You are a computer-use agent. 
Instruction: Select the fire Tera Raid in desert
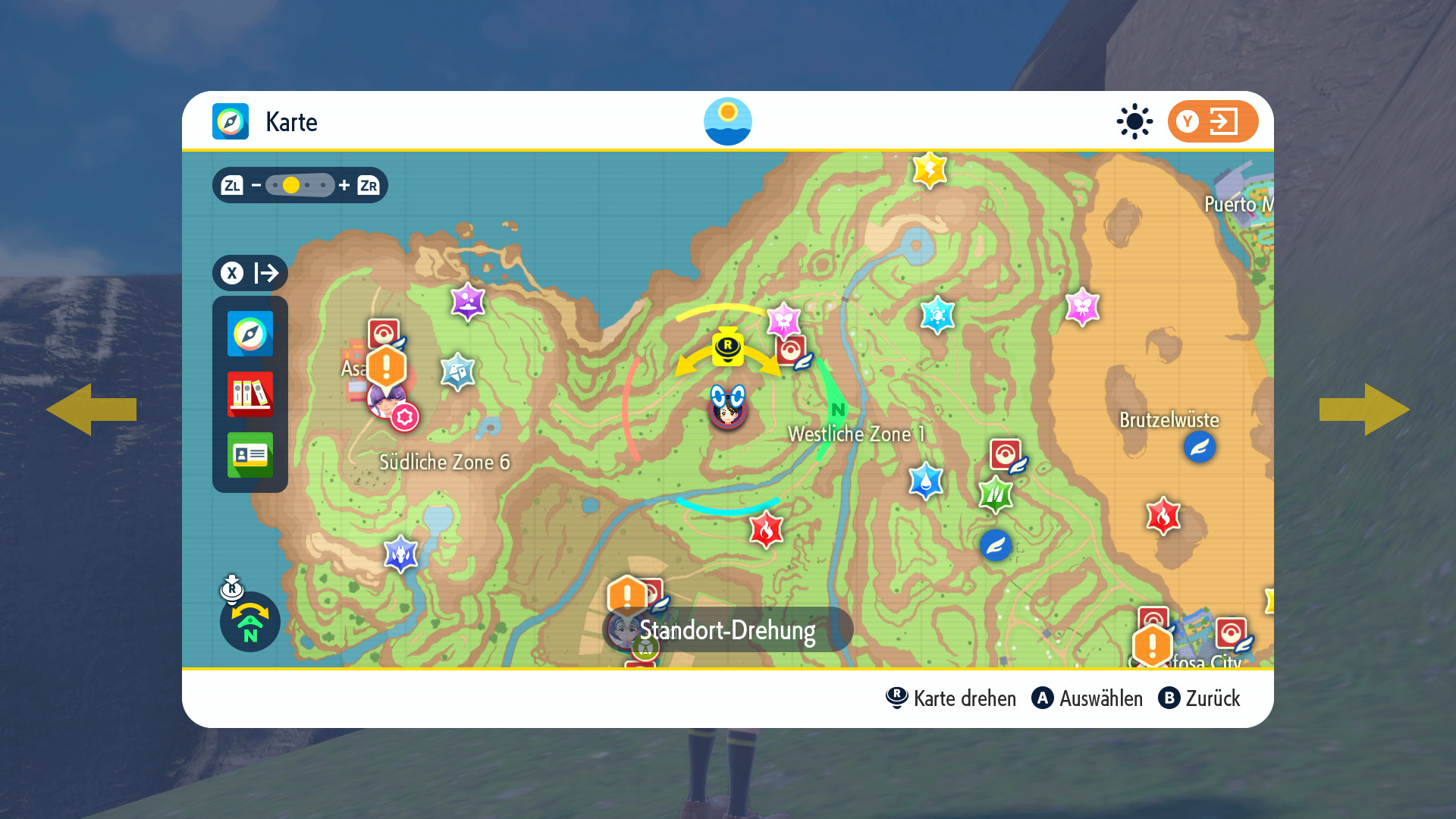(1163, 516)
